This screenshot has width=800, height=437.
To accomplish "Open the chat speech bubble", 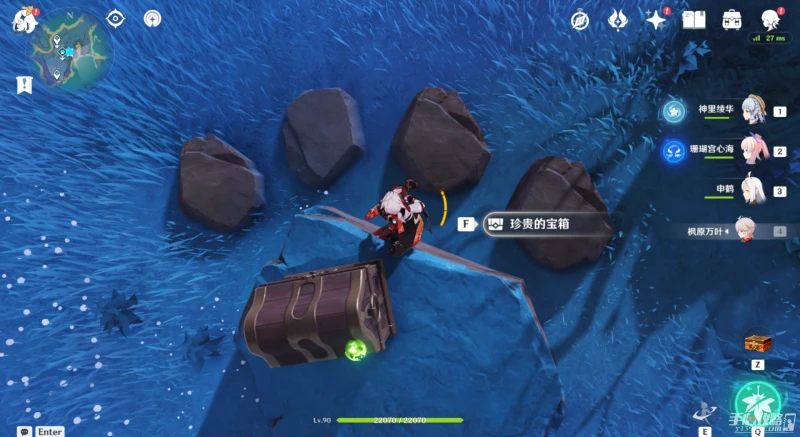I will 24,431.
